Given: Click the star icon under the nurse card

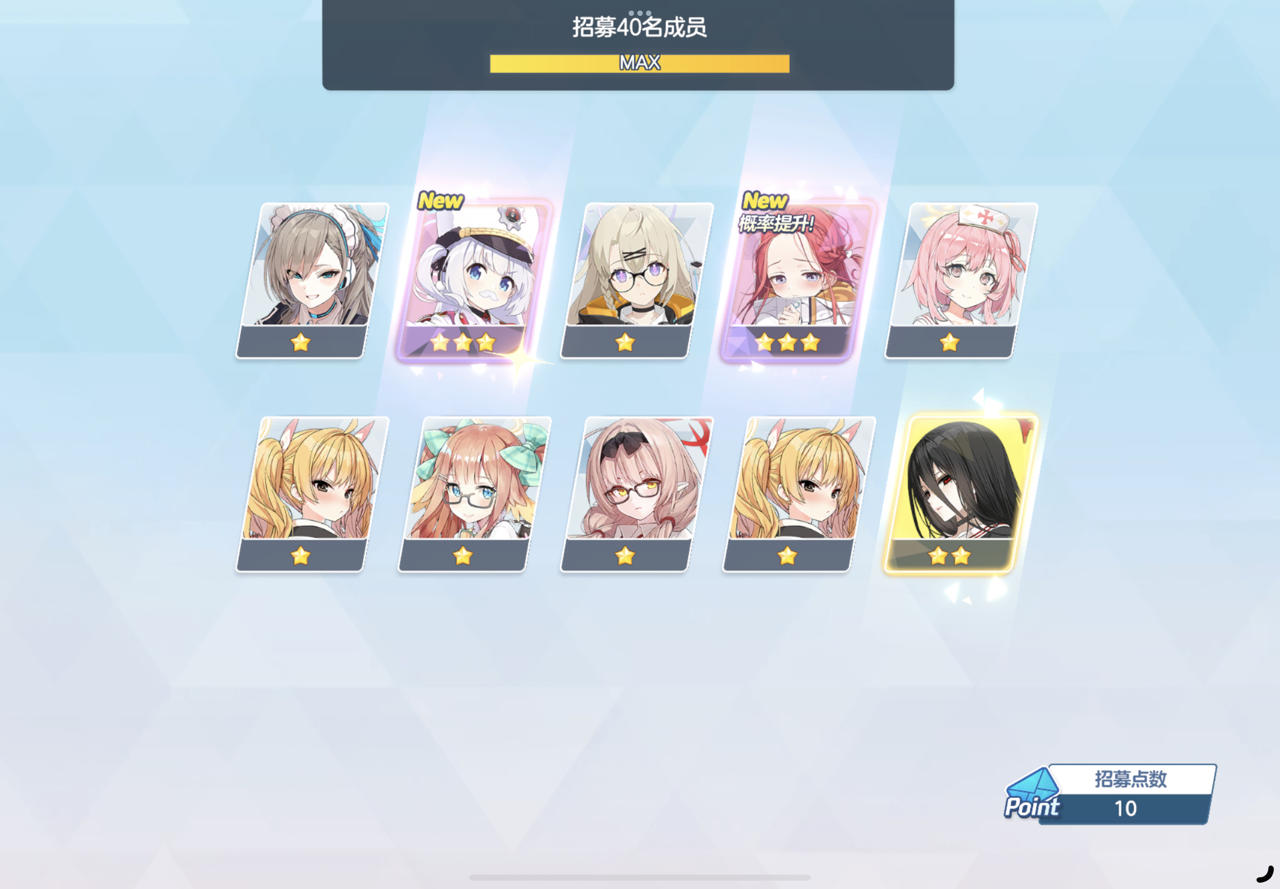Looking at the screenshot, I should [947, 343].
